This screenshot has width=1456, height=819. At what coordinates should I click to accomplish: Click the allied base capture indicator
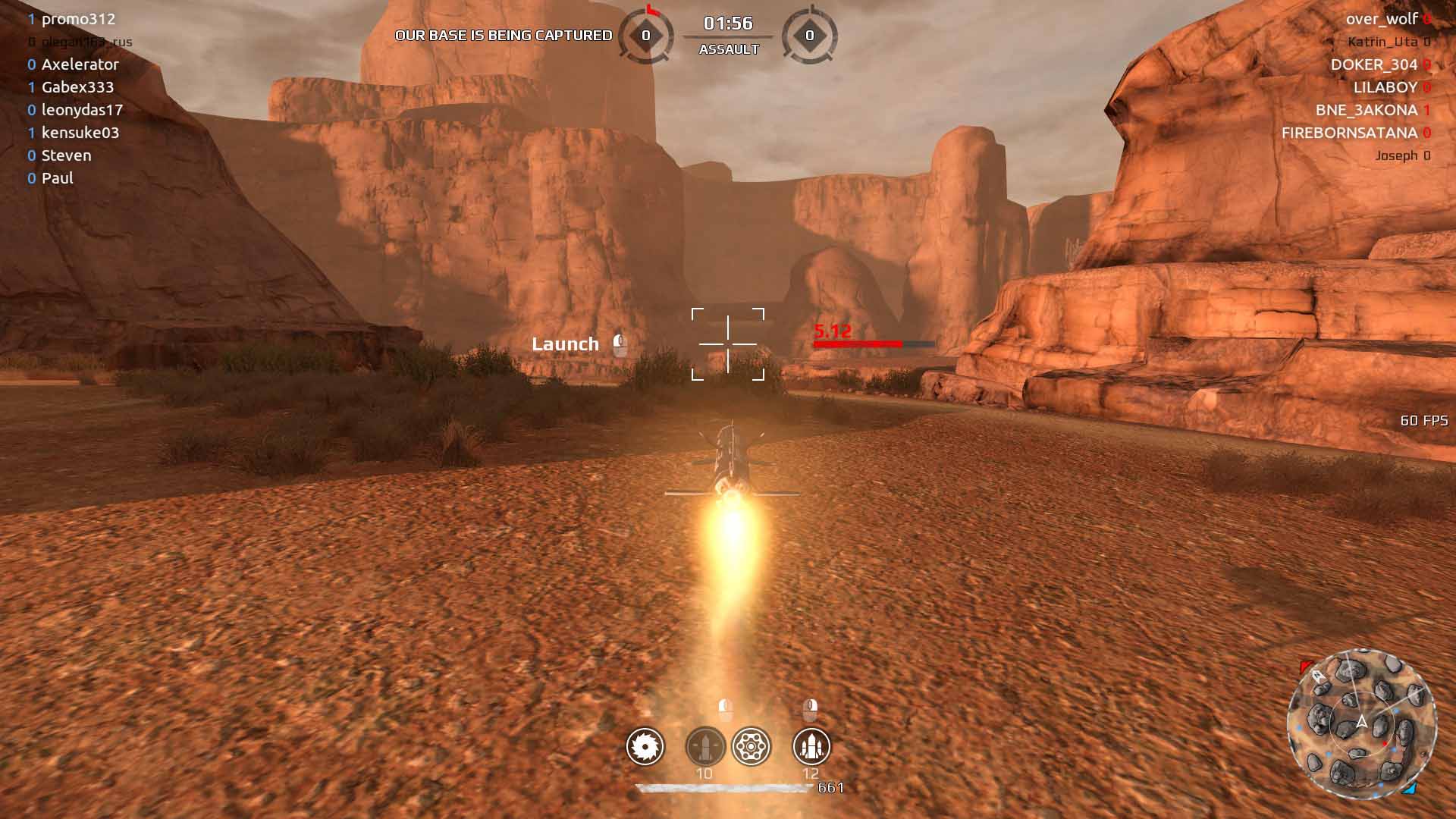pyautogui.click(x=646, y=35)
